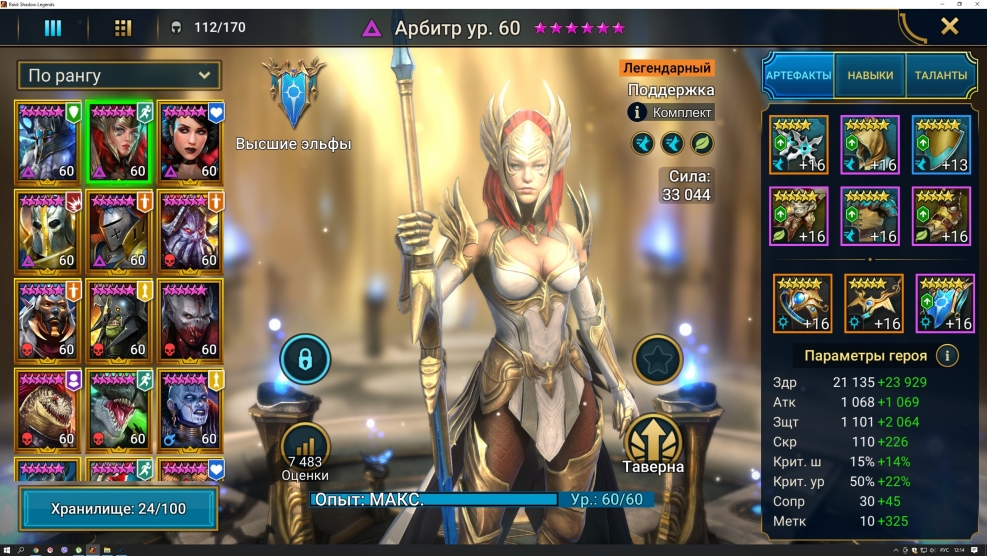
Task: Switch to the grid collection view
Action: point(123,27)
